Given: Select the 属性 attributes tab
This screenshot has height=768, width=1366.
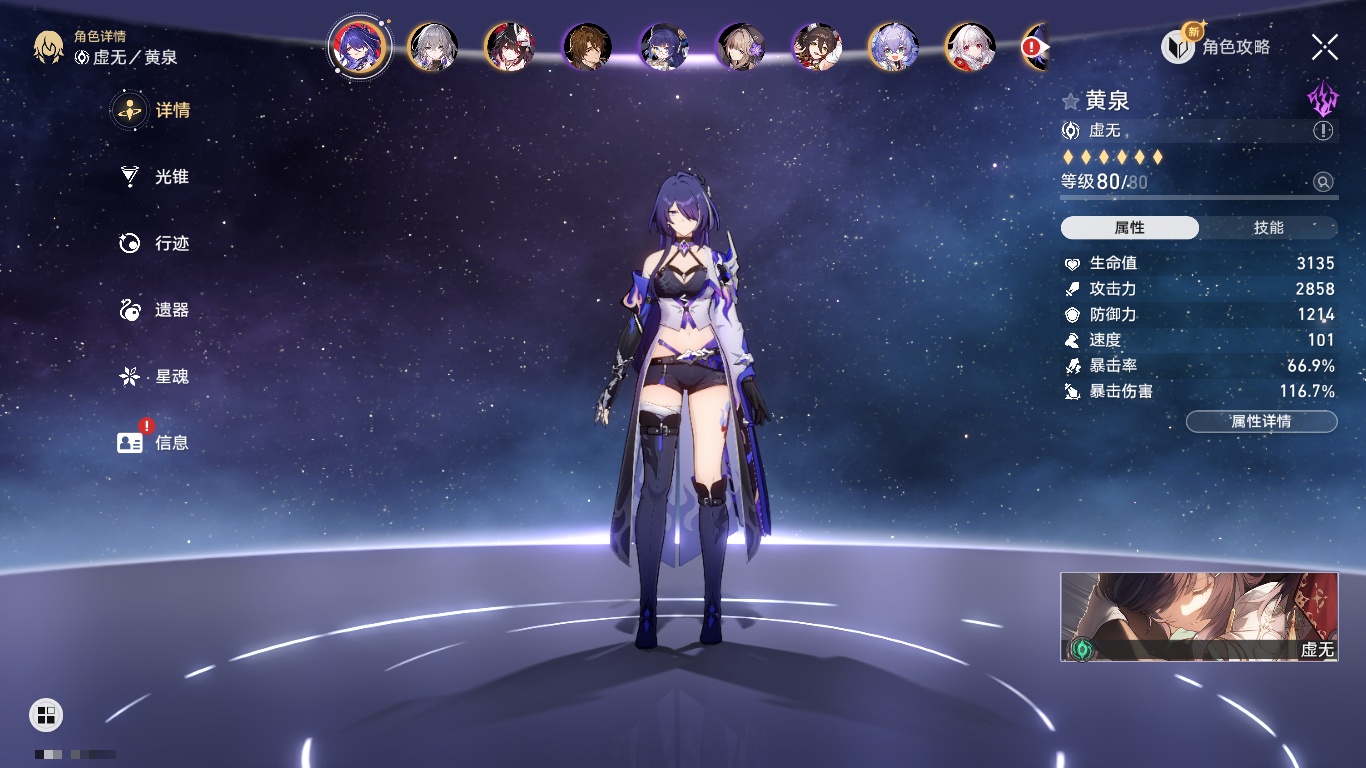Looking at the screenshot, I should pyautogui.click(x=1130, y=228).
